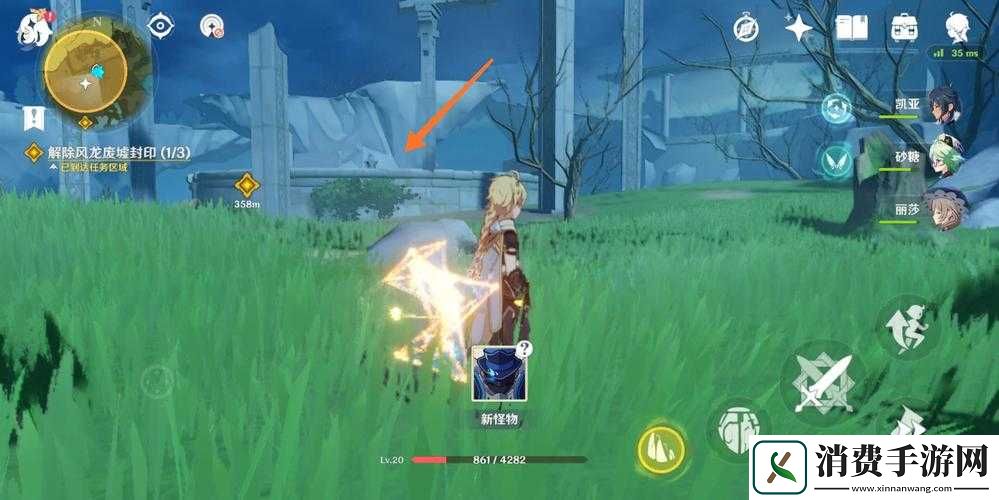Trigger the glowing yellow elemental burst

661,447
